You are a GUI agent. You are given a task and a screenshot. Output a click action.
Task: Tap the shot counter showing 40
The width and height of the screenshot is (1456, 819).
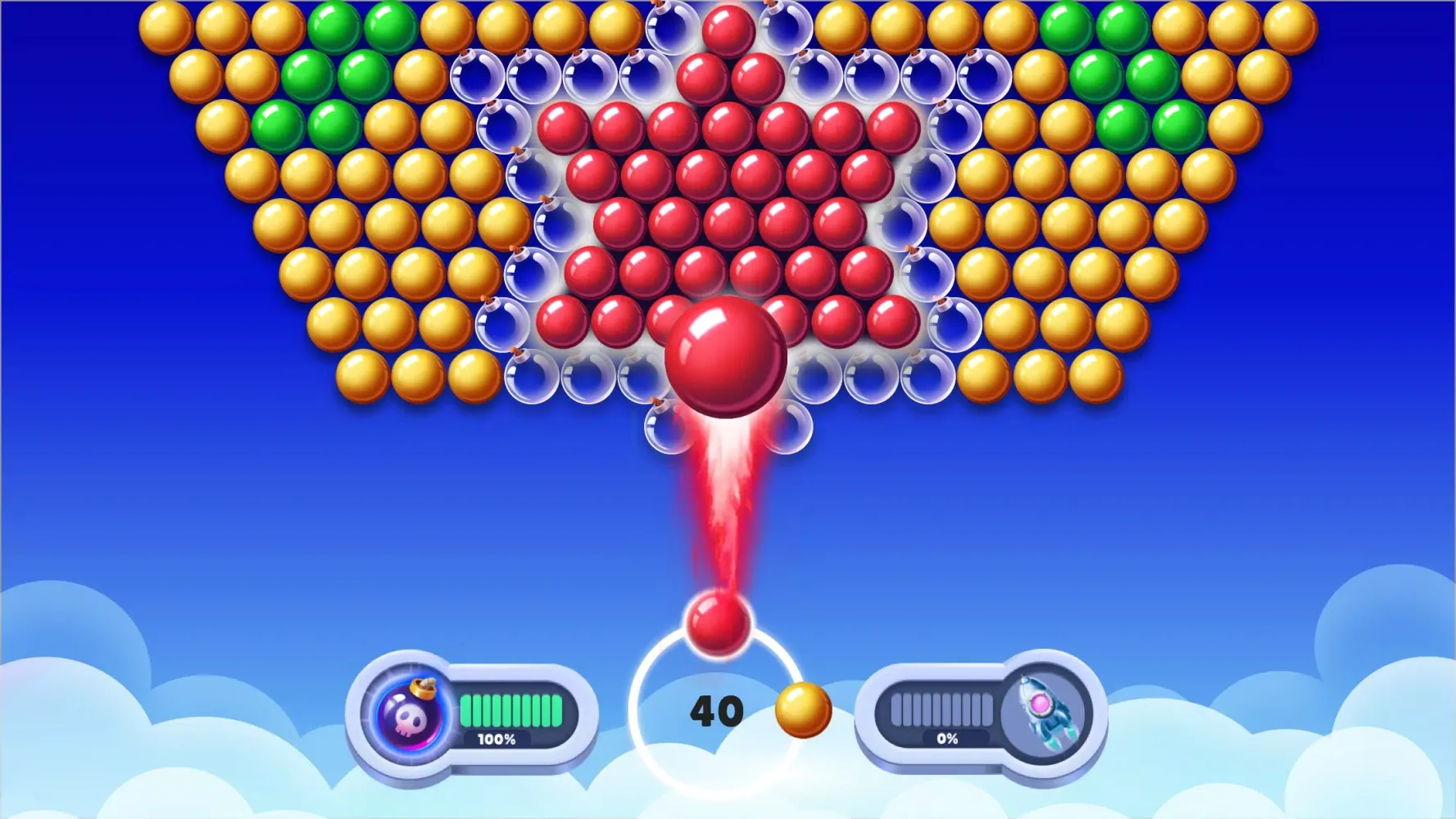pyautogui.click(x=719, y=711)
